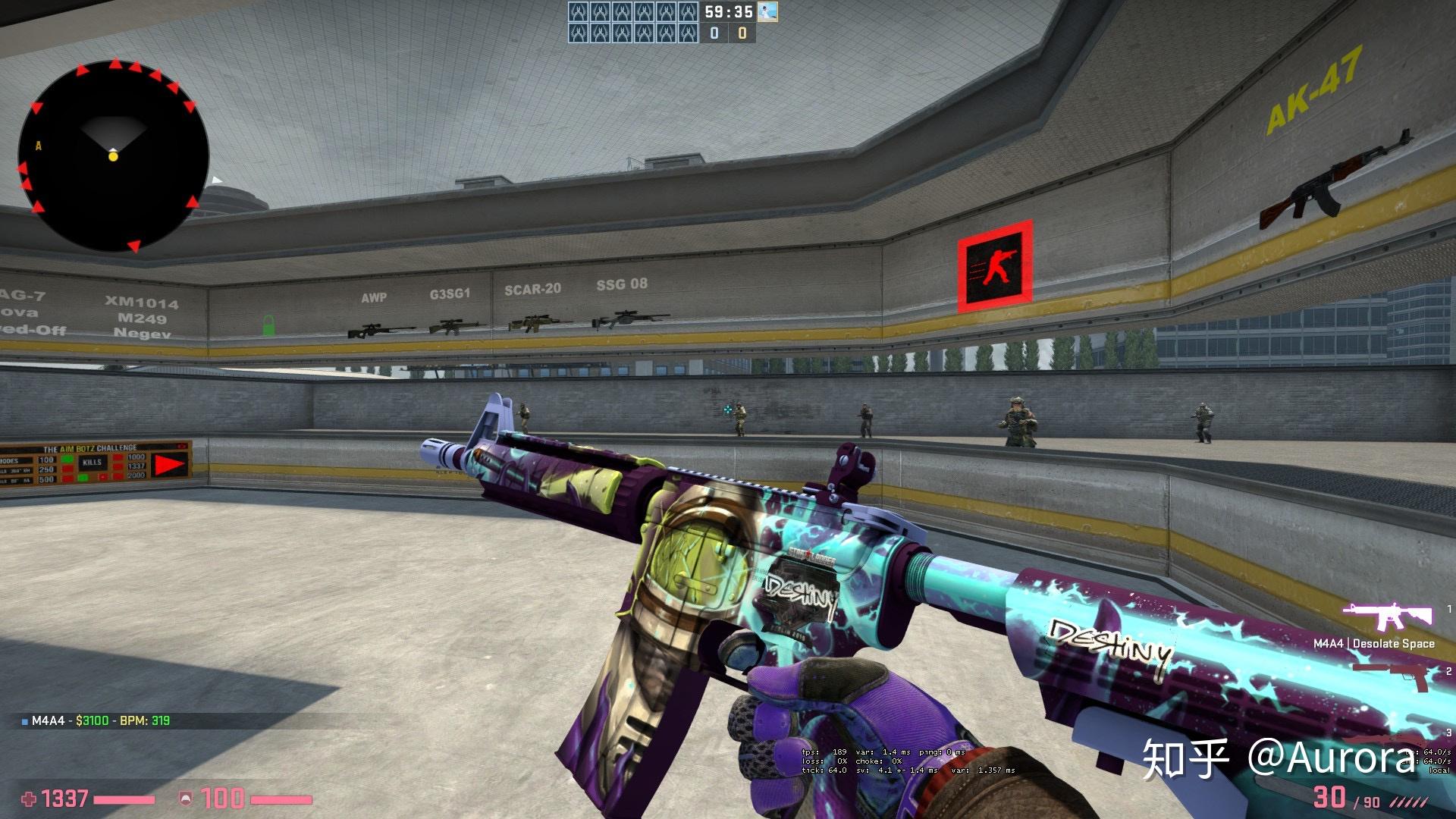Toggle the green light next to 500 kills
The height and width of the screenshot is (819, 1456).
click(x=83, y=478)
